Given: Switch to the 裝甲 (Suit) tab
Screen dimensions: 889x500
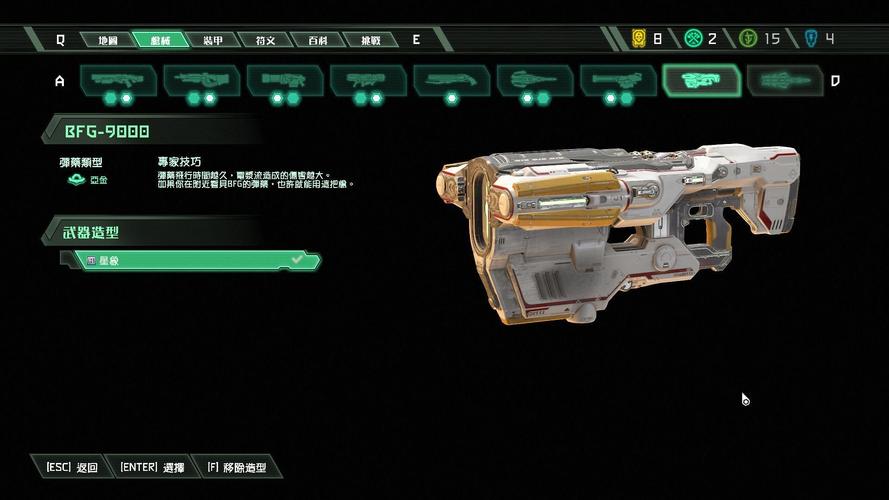Looking at the screenshot, I should coord(213,40).
